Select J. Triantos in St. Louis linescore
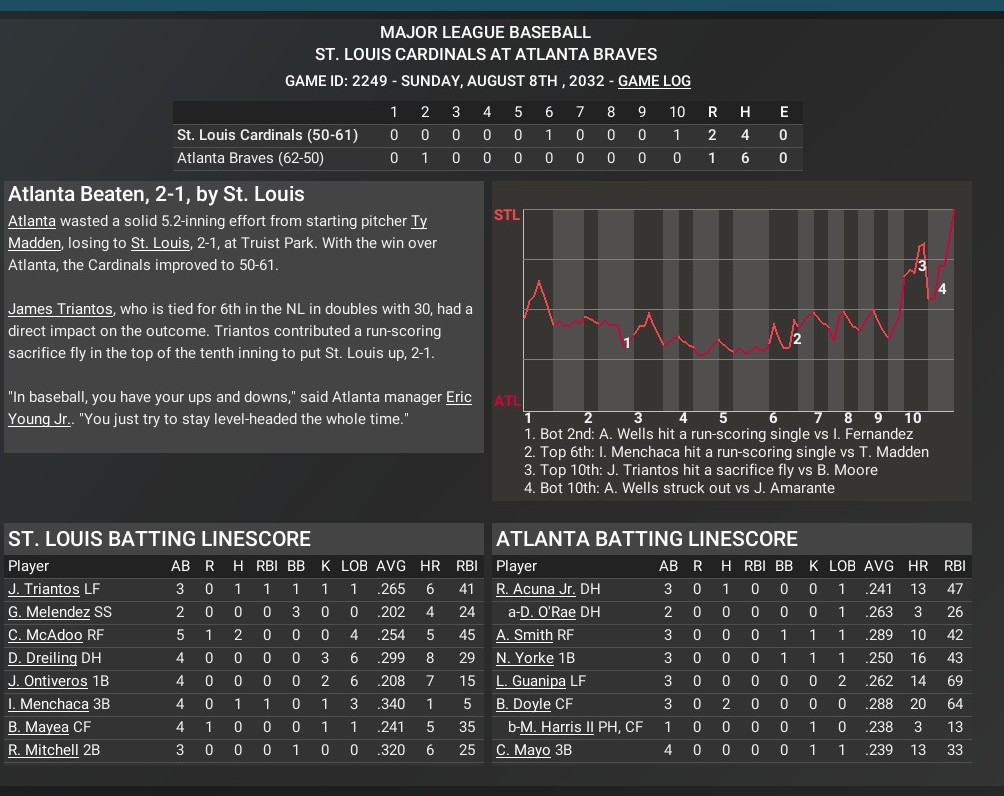The height and width of the screenshot is (796, 1004). click(44, 589)
